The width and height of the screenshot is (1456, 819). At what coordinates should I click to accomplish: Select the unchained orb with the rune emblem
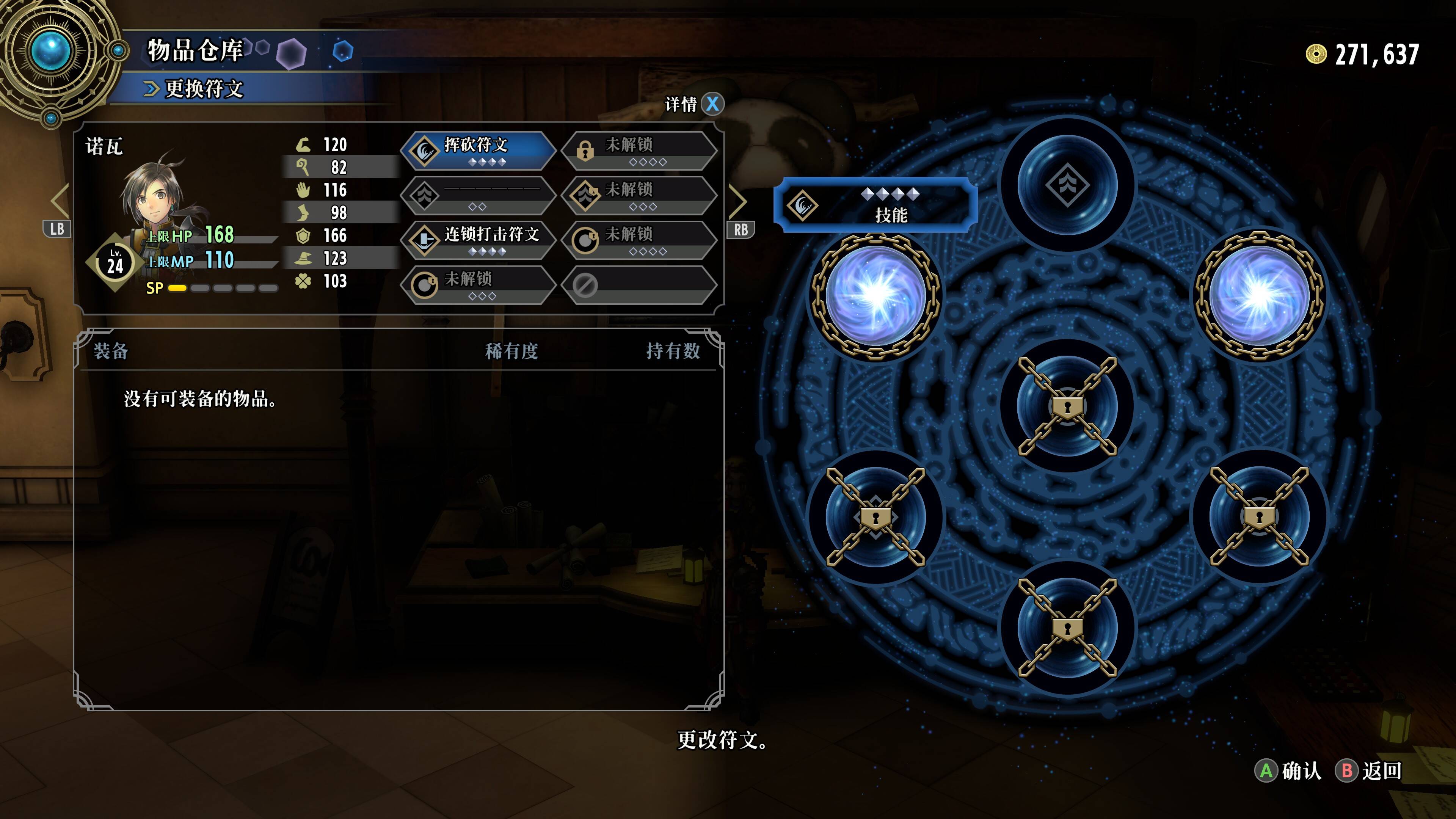coord(1067,184)
